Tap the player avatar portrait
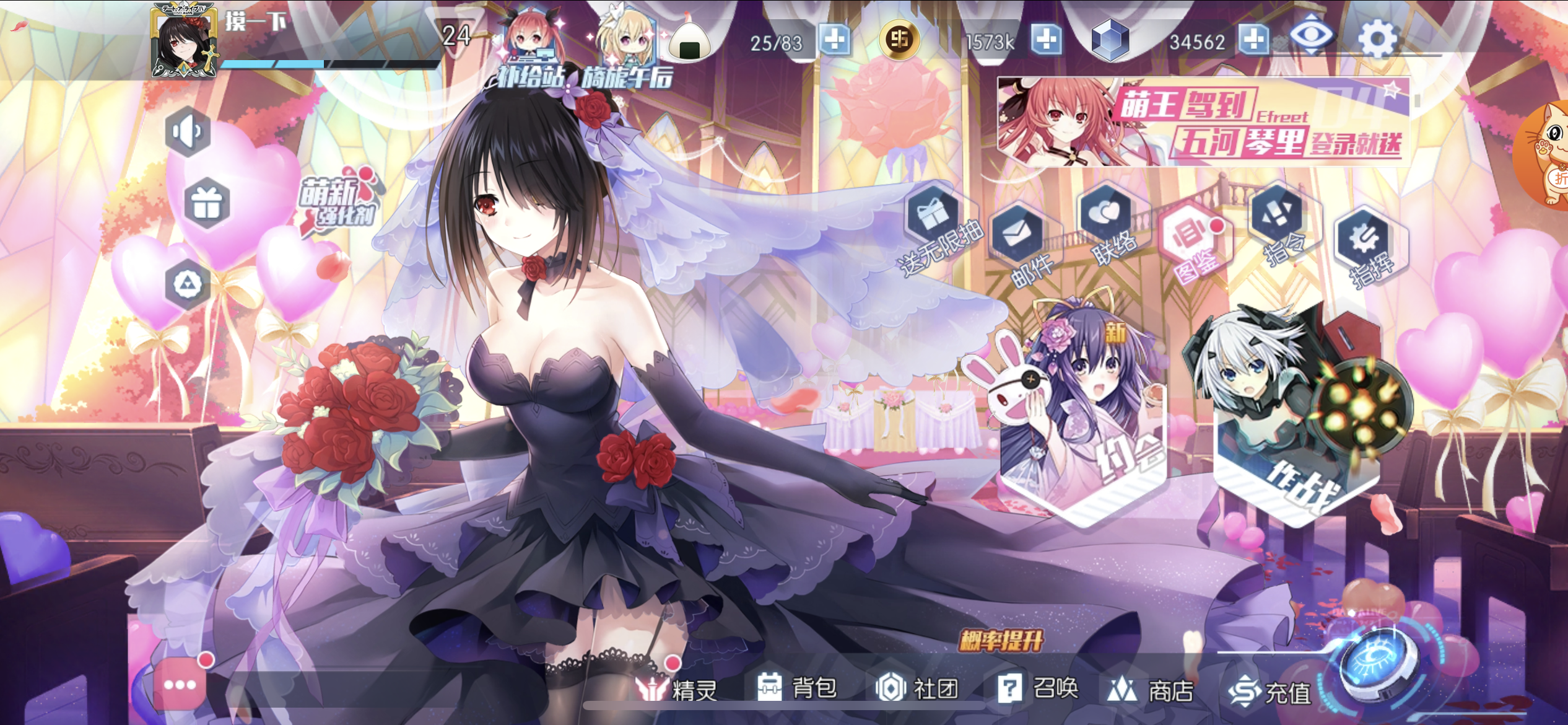This screenshot has height=725, width=1568. click(x=184, y=42)
